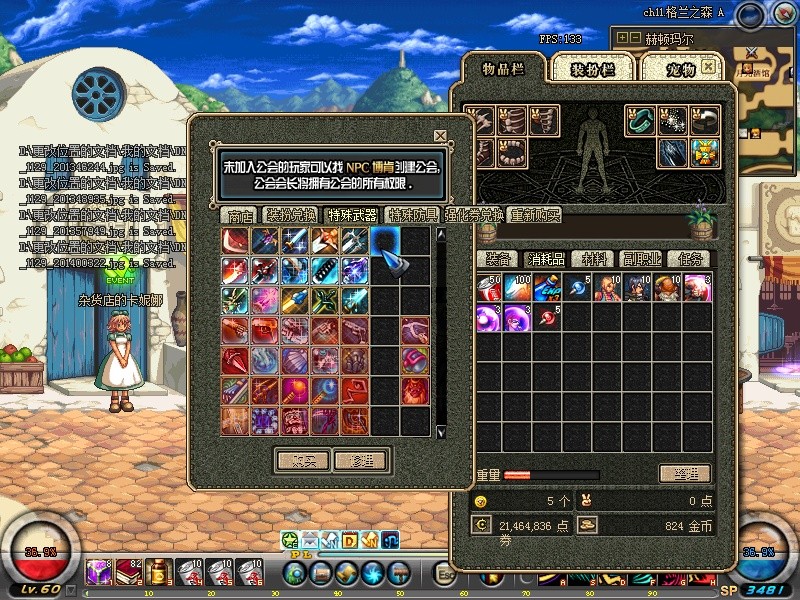This screenshot has height=600, width=800.
Task: Open the 任务 quest items category
Action: [688, 259]
